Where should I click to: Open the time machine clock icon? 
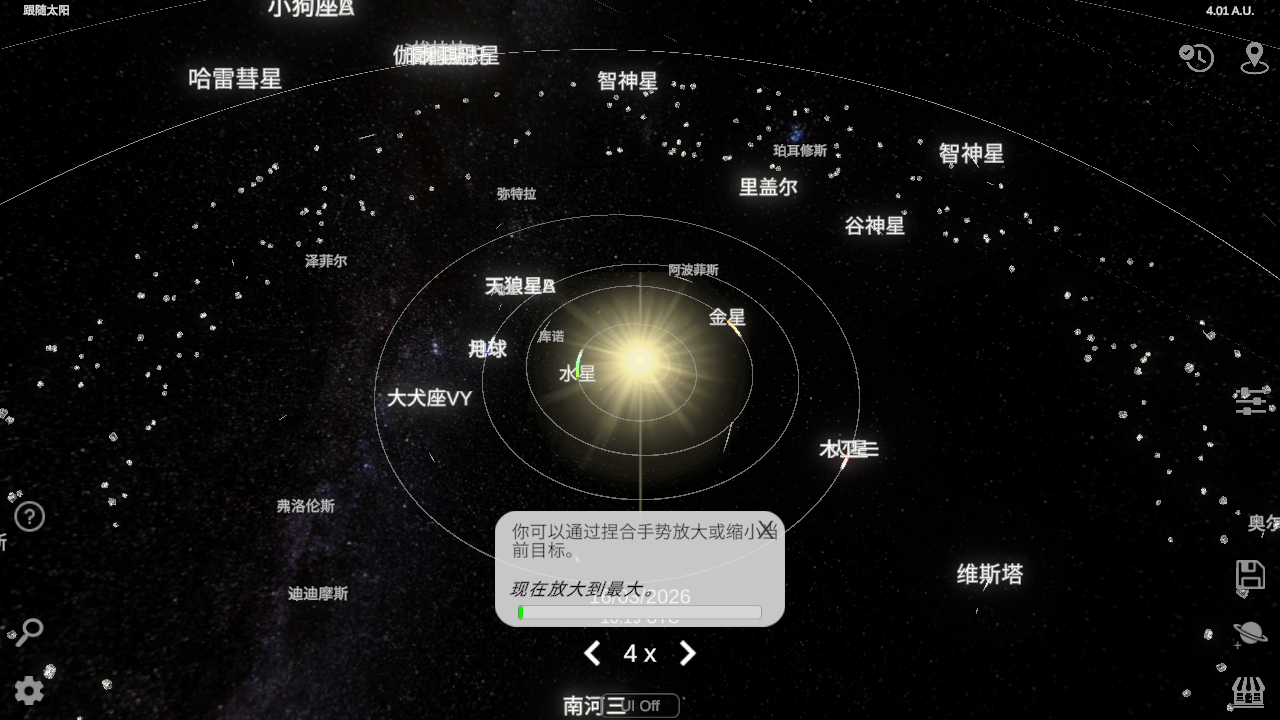1196,58
